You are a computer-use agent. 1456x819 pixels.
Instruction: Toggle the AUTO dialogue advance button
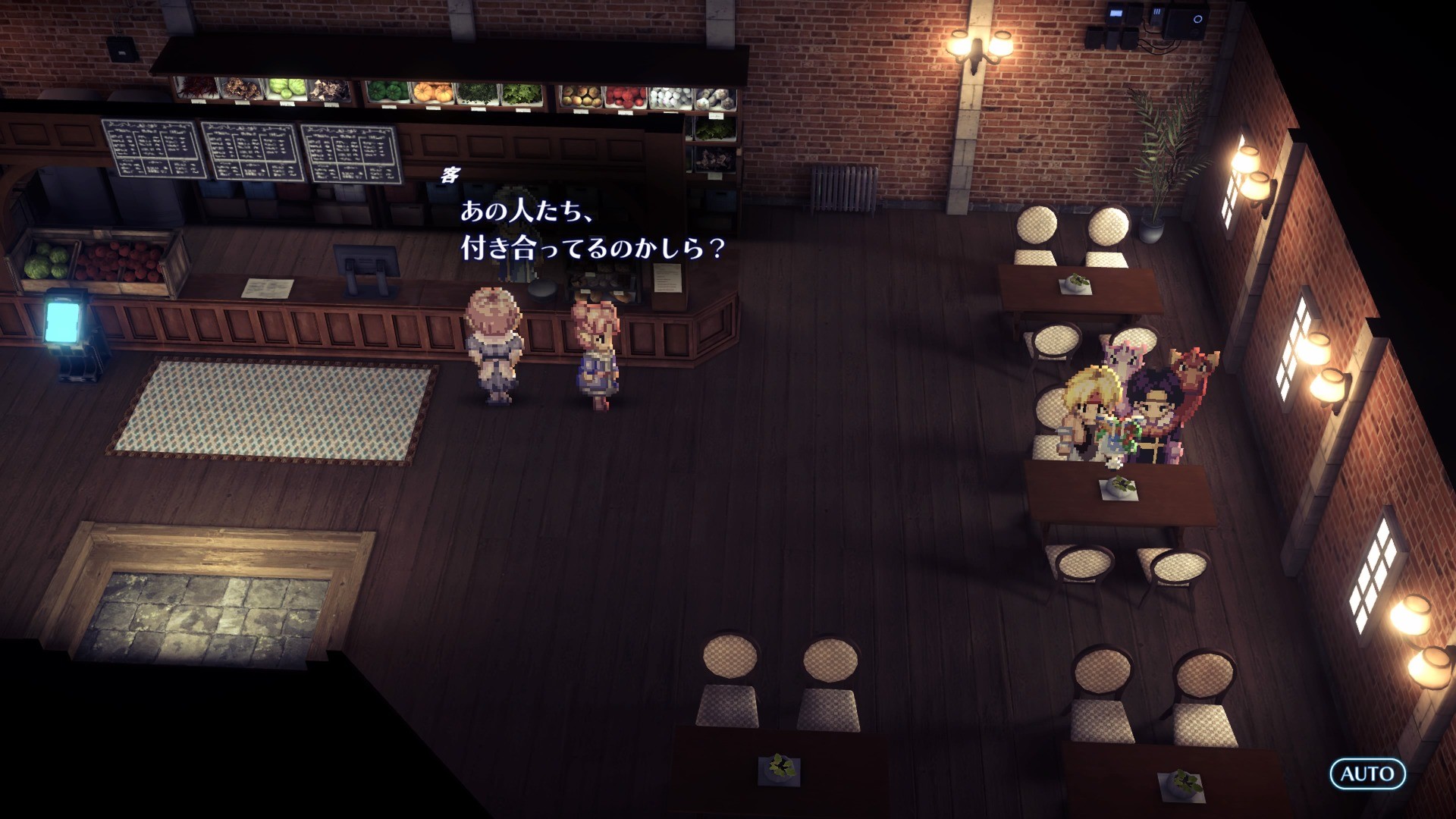click(1367, 773)
